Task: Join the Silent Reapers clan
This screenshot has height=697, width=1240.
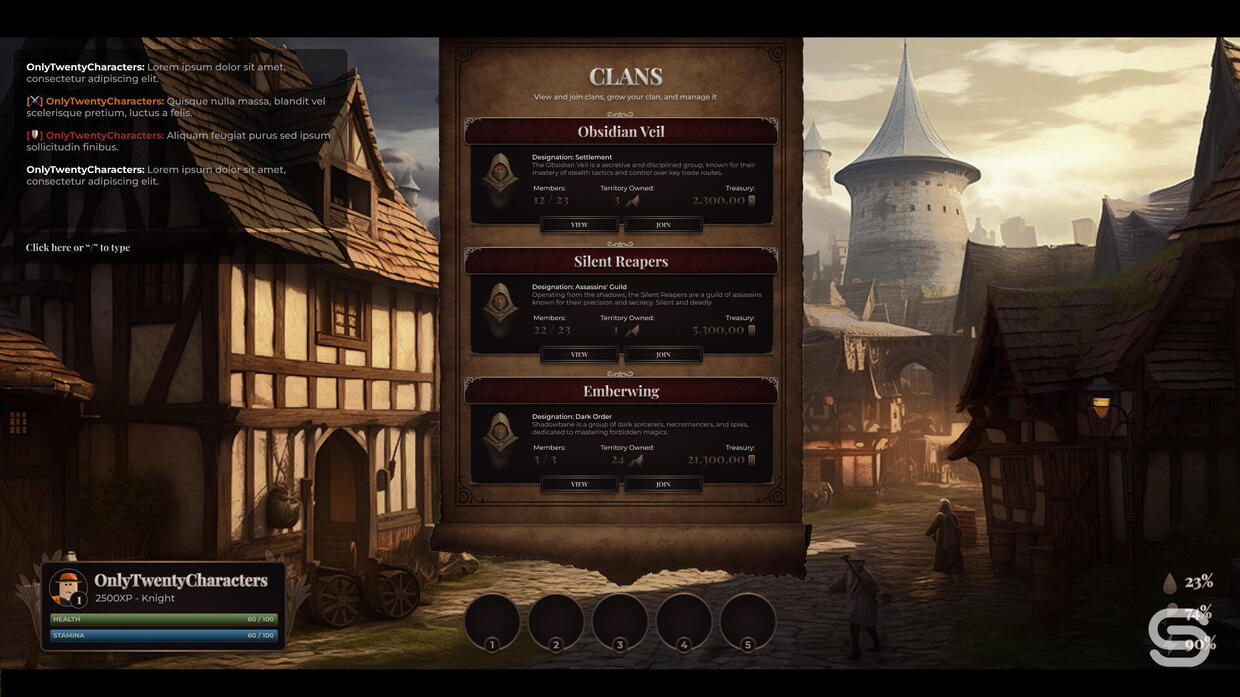Action: point(663,355)
